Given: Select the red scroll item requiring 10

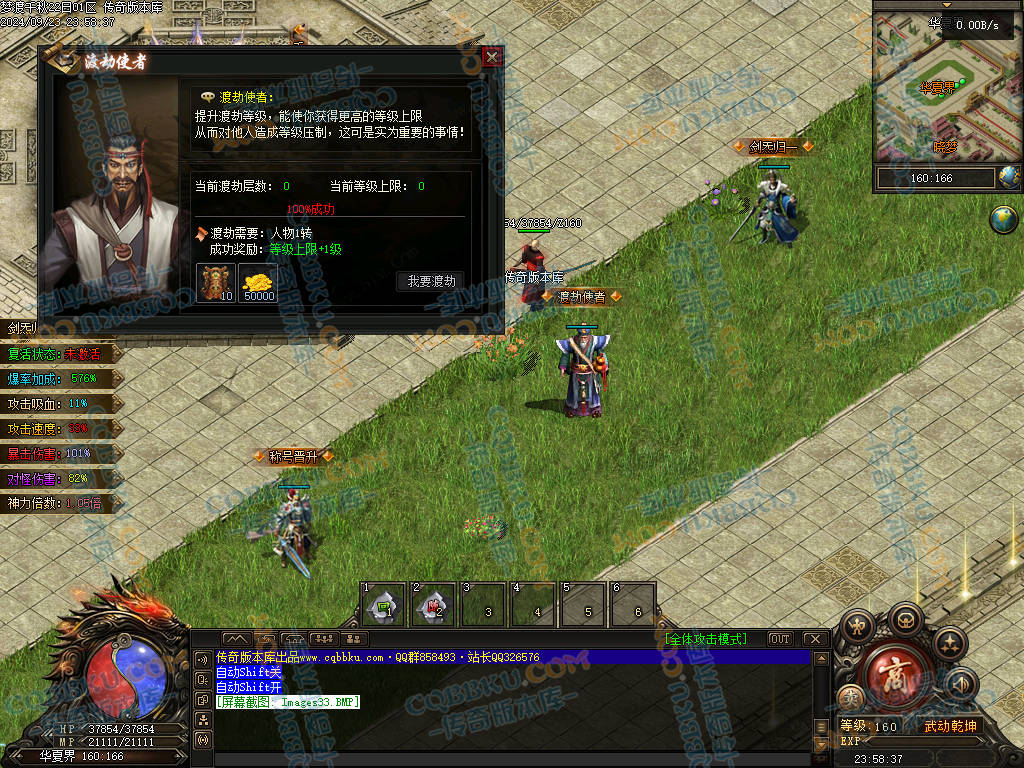Looking at the screenshot, I should point(215,283).
